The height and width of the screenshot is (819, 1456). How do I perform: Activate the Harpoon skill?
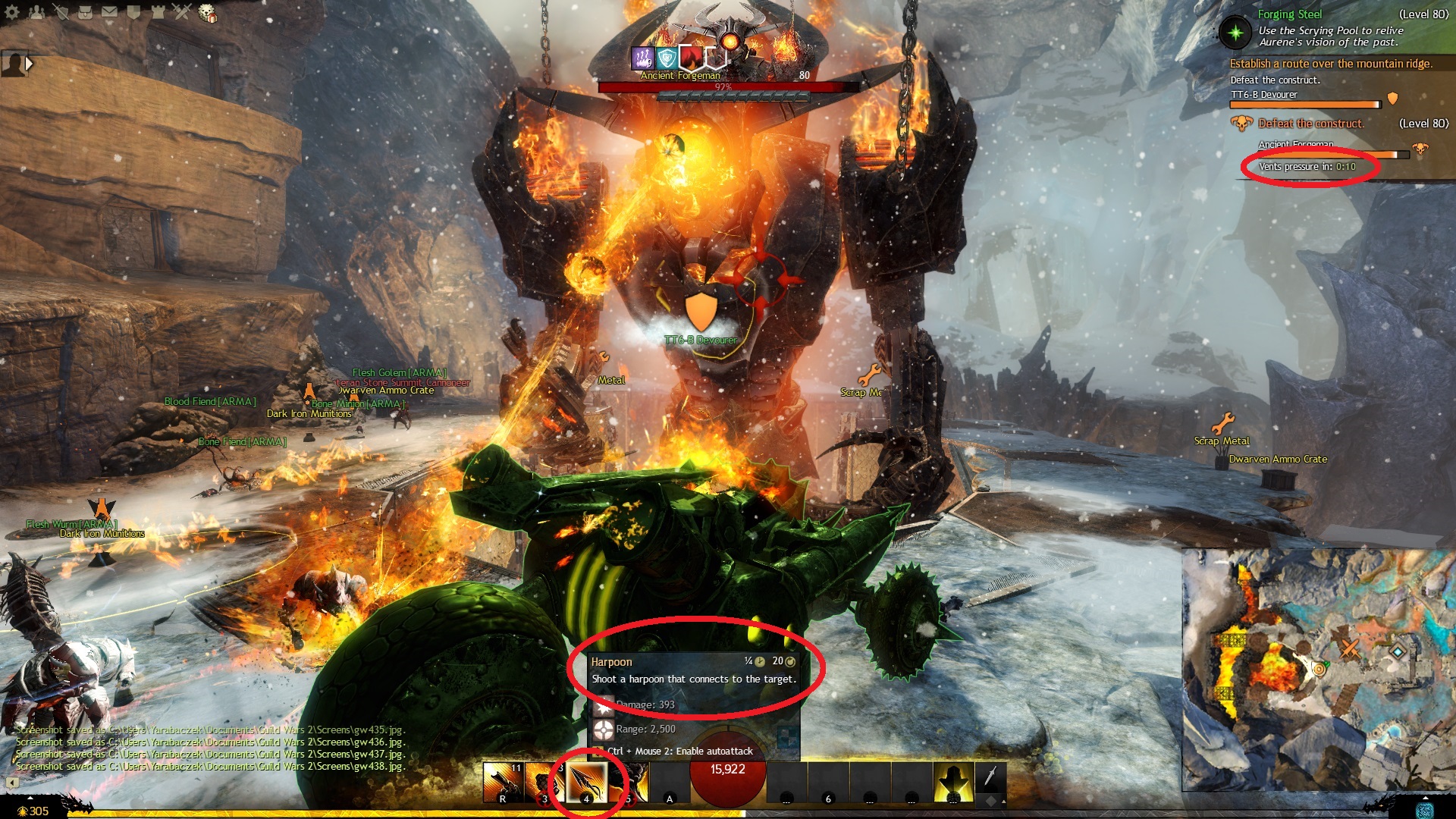click(586, 783)
